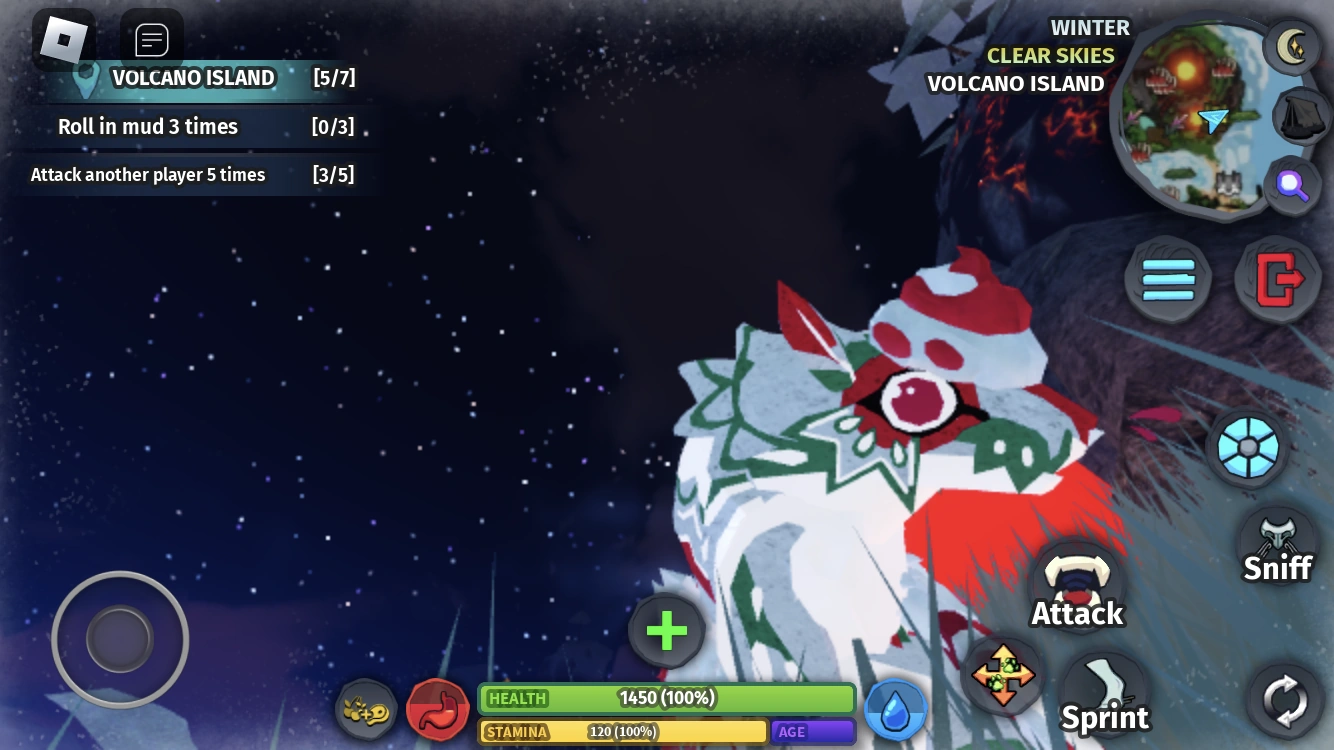1334x750 pixels.
Task: Open the Roblox home menu
Action: point(64,39)
